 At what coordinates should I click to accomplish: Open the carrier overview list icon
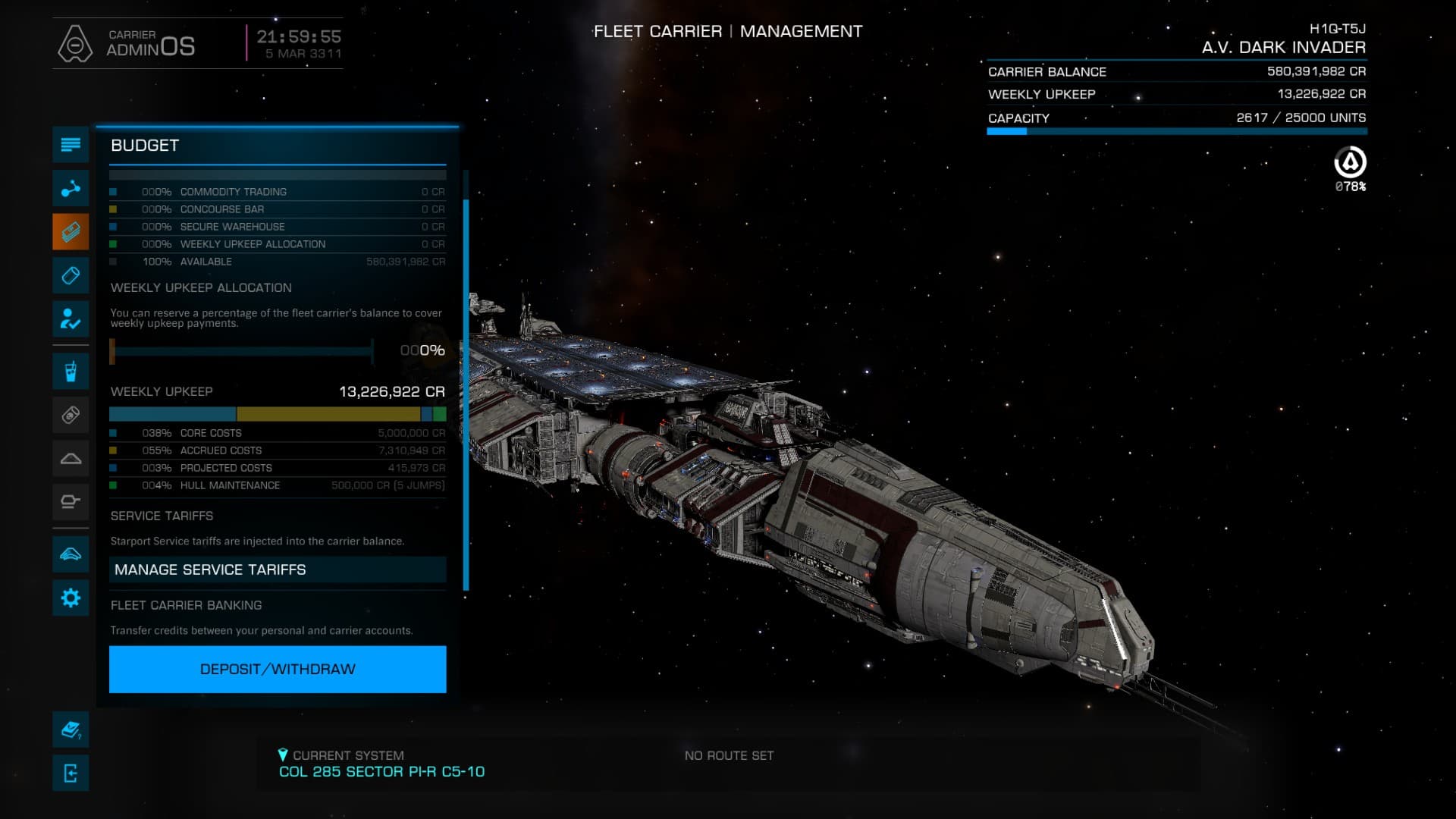(71, 145)
